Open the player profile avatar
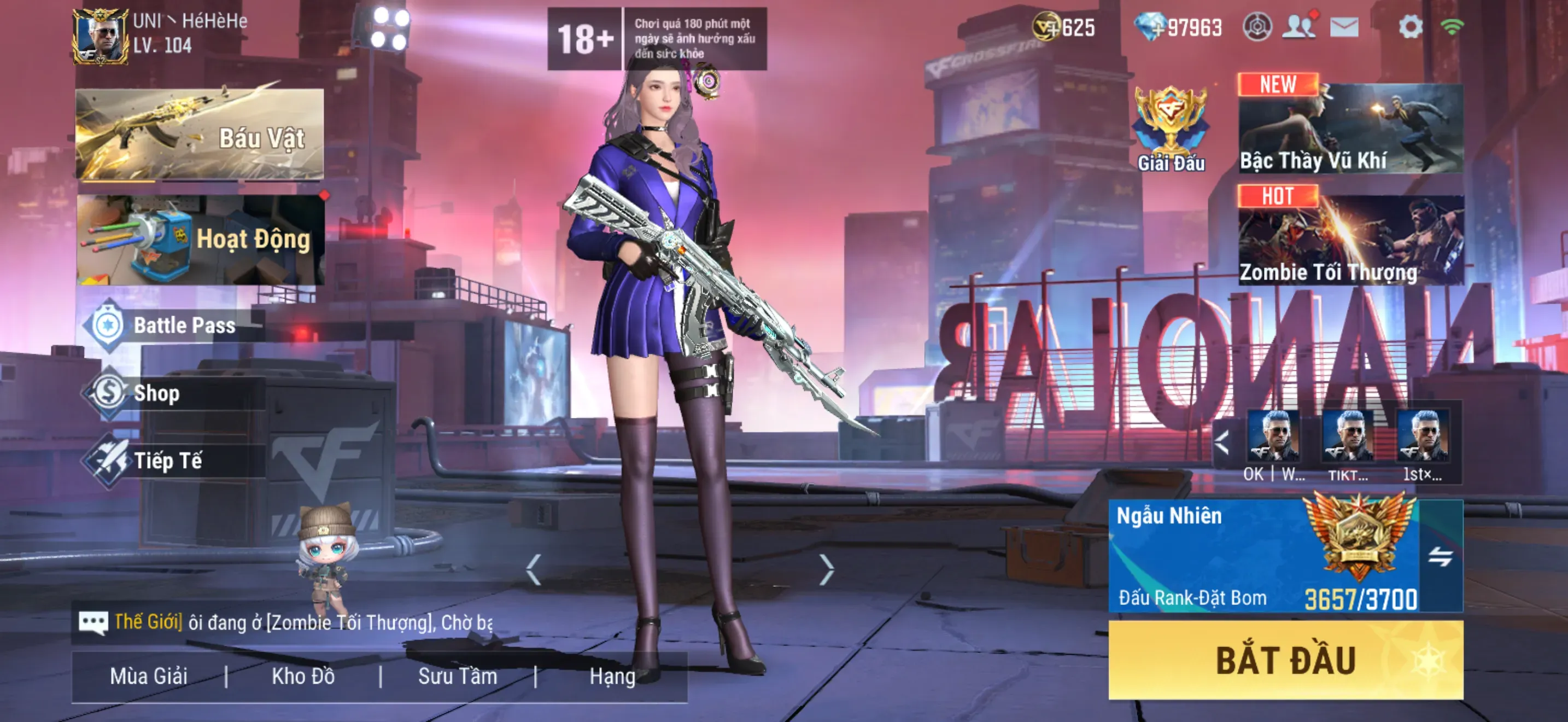1568x722 pixels. click(100, 37)
